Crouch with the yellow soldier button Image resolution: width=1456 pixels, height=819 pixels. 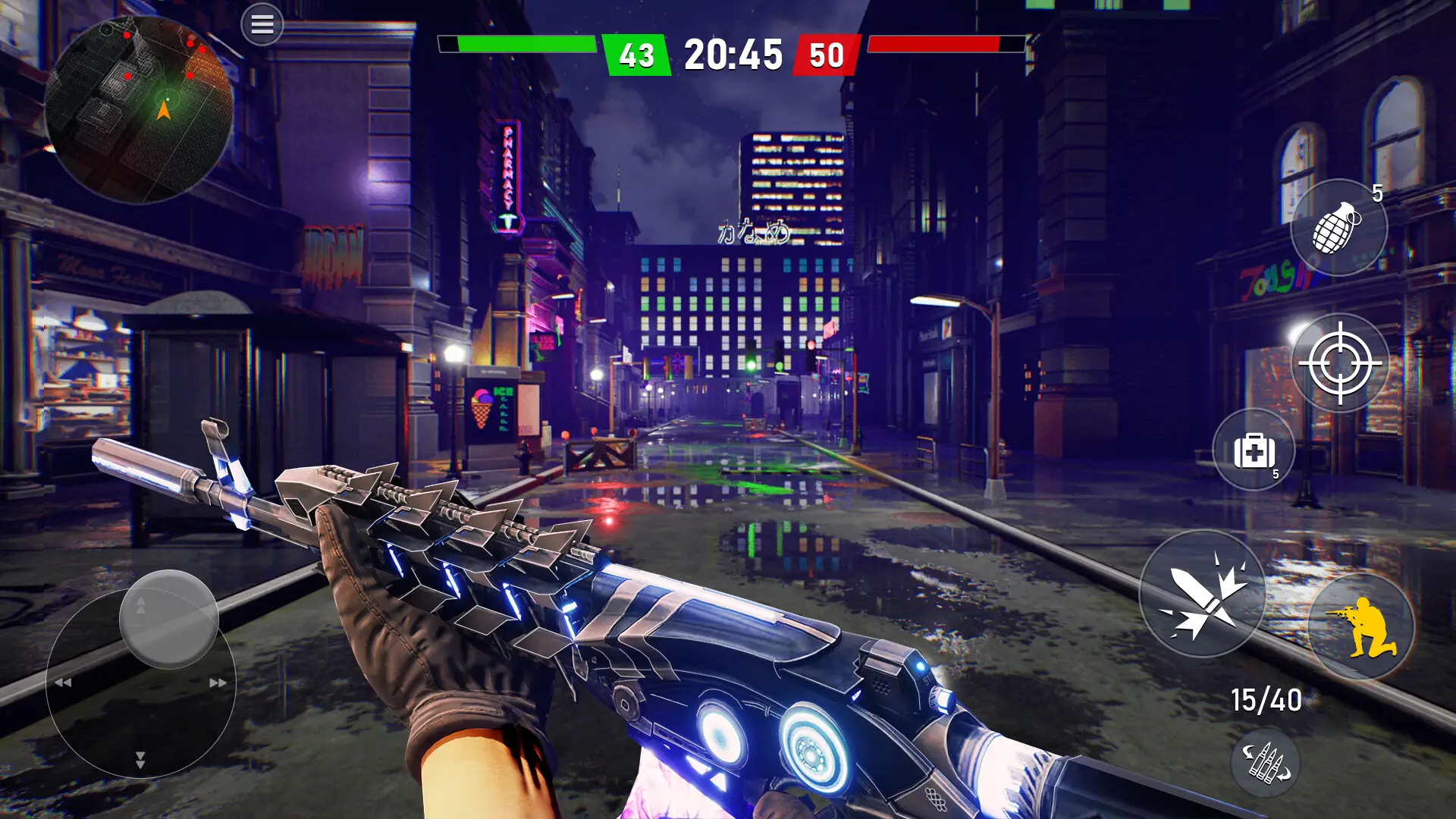tap(1361, 626)
